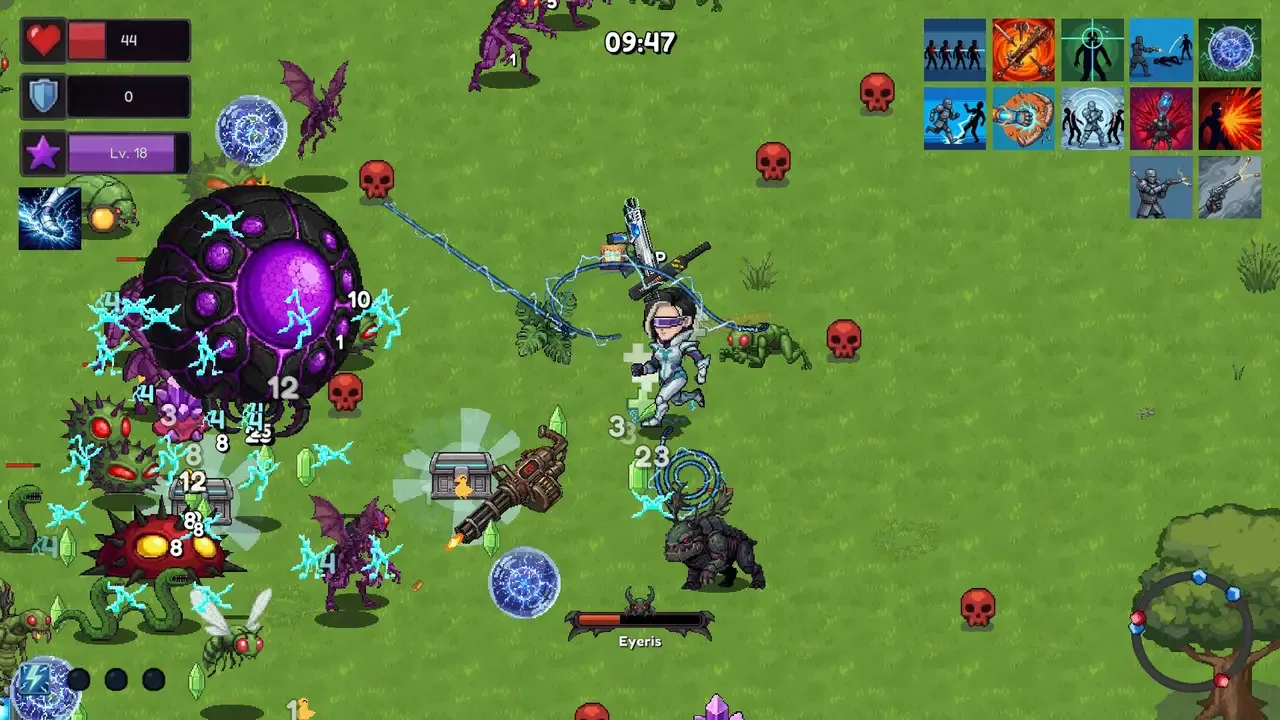Choose the knight shockwave aura icon
The image size is (1280, 720).
[x=1092, y=119]
